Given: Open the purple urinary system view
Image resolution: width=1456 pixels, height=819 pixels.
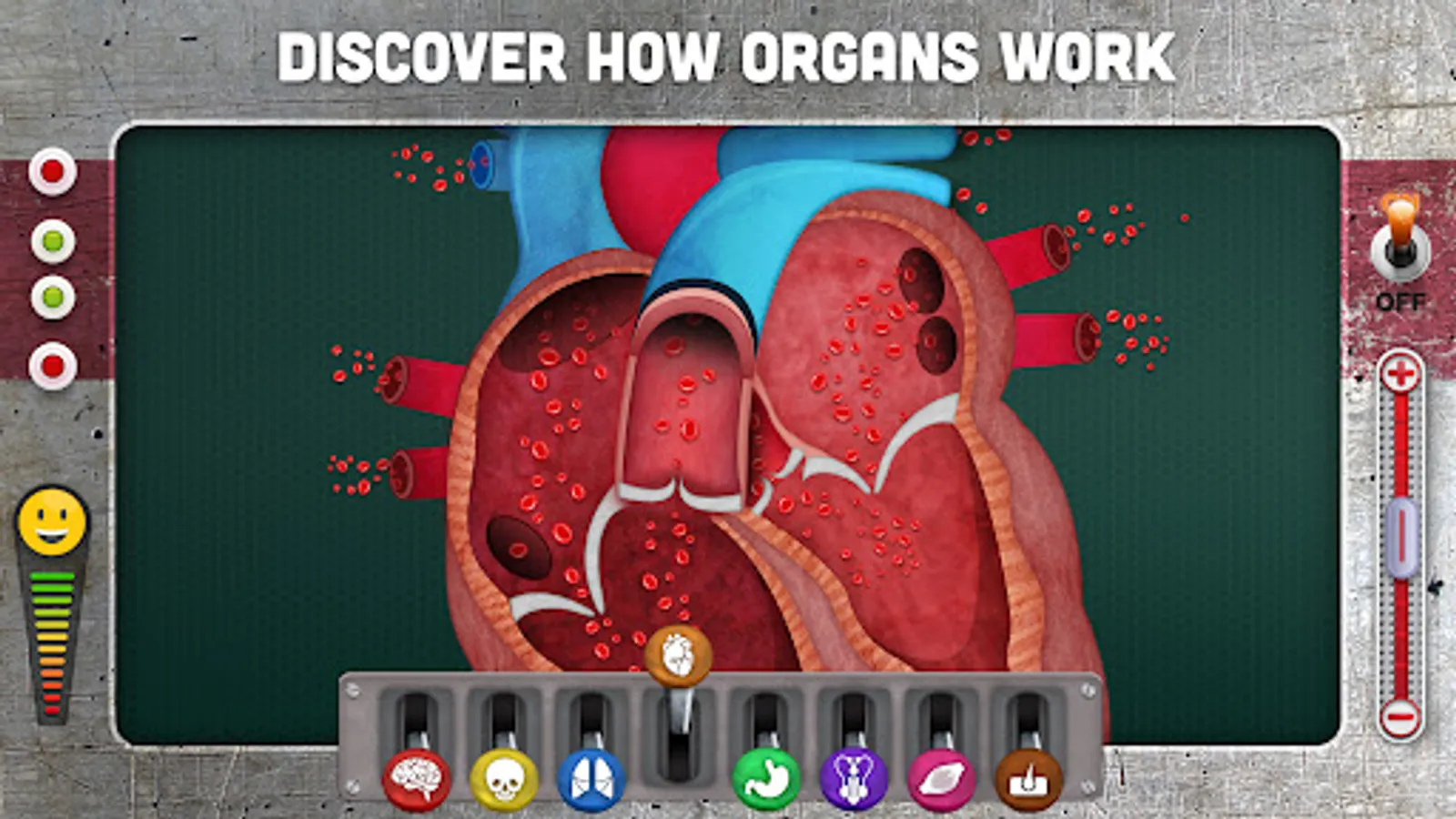Looking at the screenshot, I should click(853, 779).
